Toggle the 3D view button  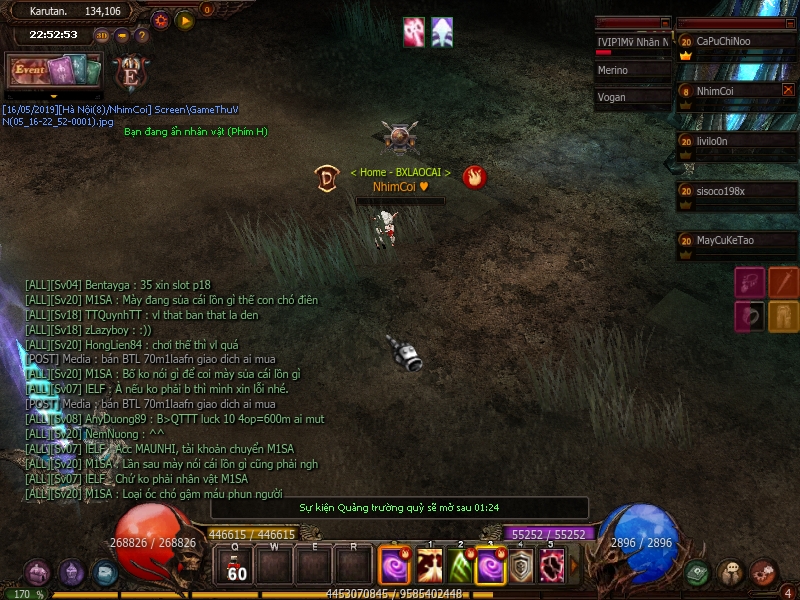pos(102,36)
